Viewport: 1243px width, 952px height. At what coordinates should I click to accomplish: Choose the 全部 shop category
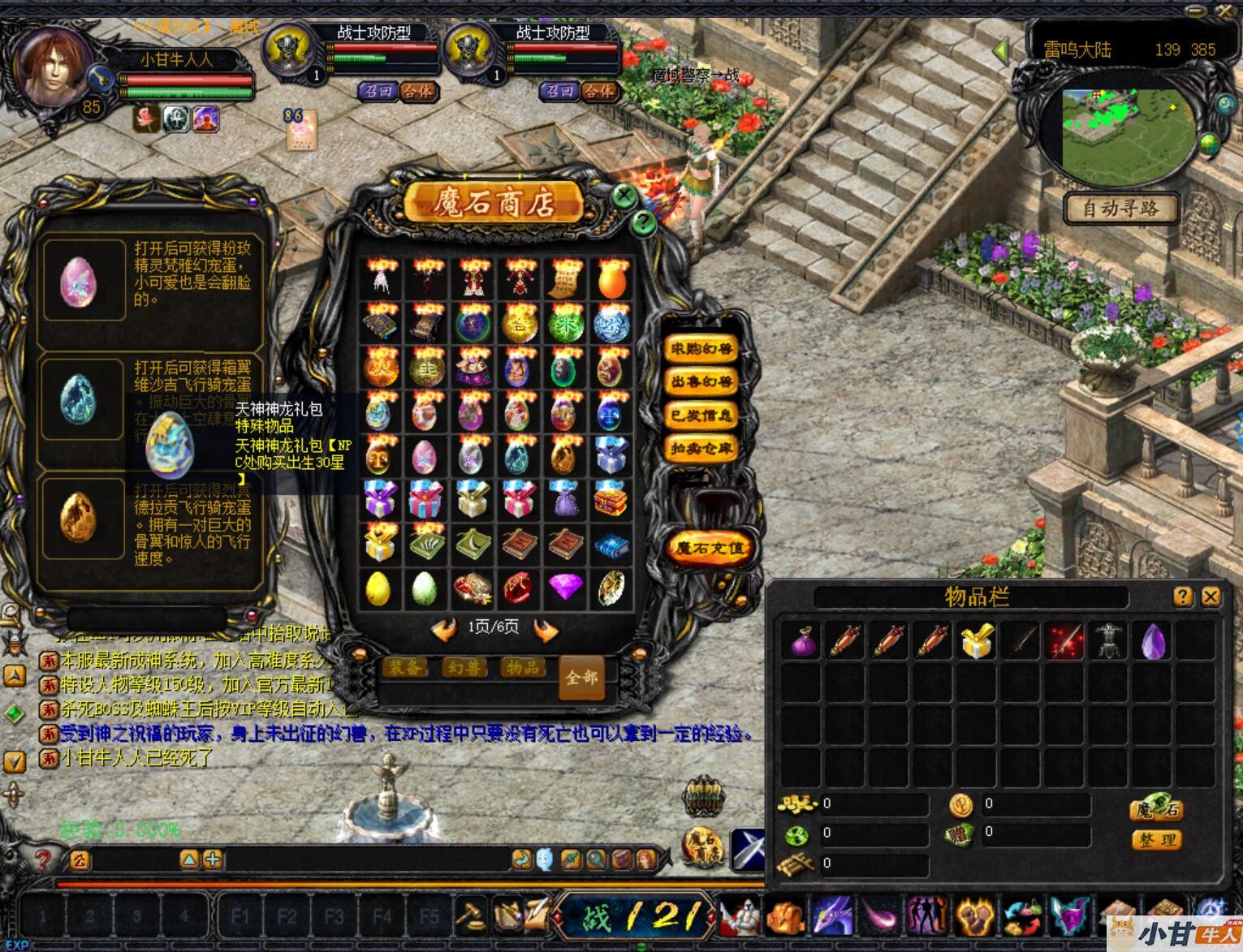[581, 677]
